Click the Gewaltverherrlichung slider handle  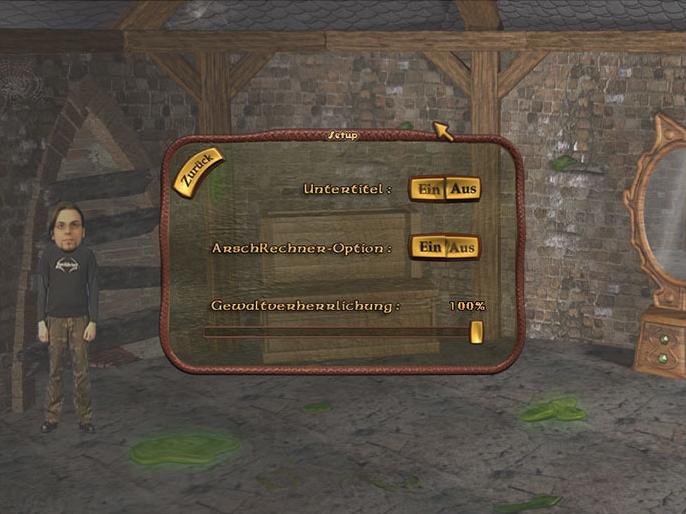tap(476, 332)
